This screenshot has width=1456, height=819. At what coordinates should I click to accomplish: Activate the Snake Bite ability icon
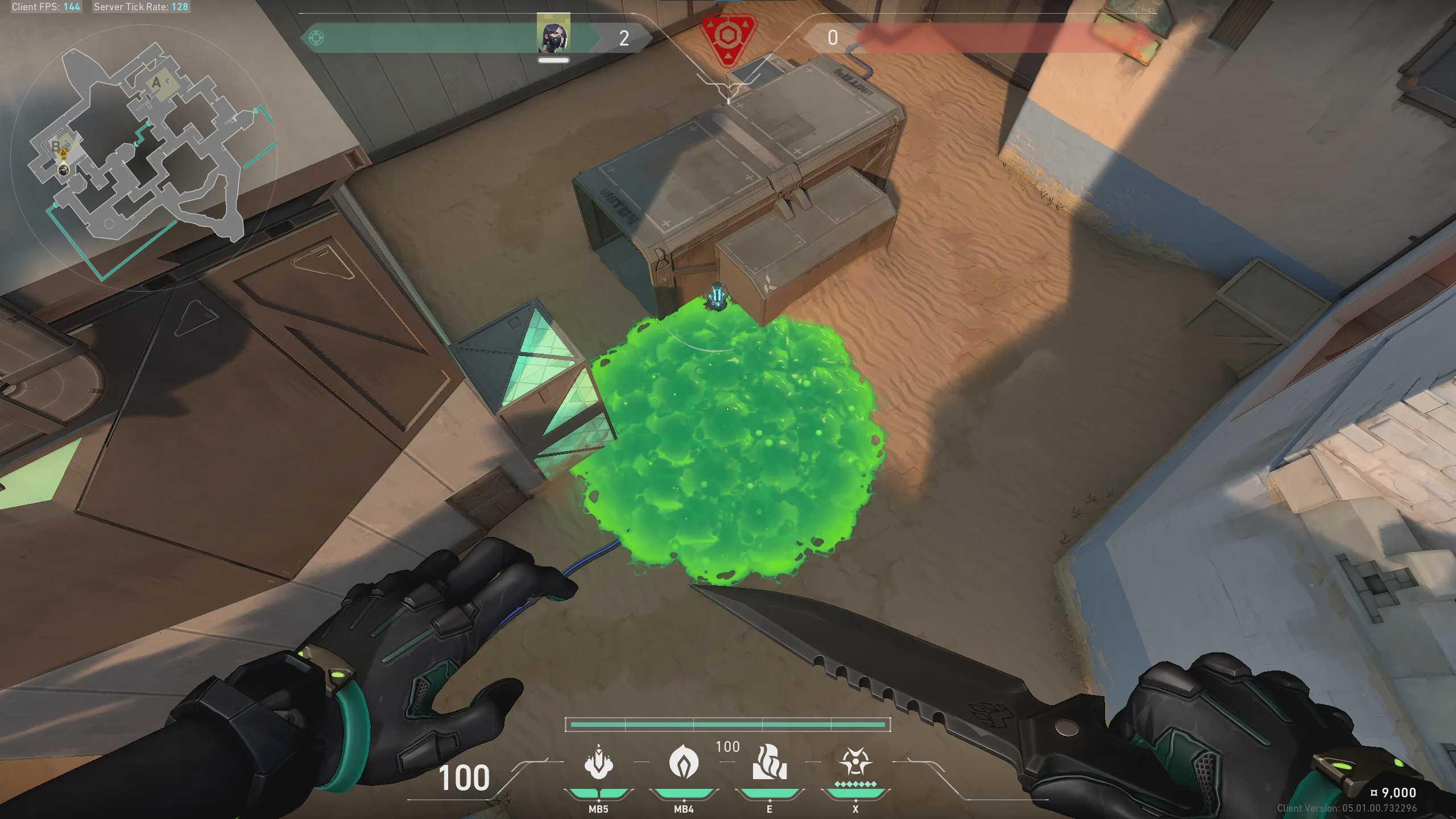coord(598,762)
